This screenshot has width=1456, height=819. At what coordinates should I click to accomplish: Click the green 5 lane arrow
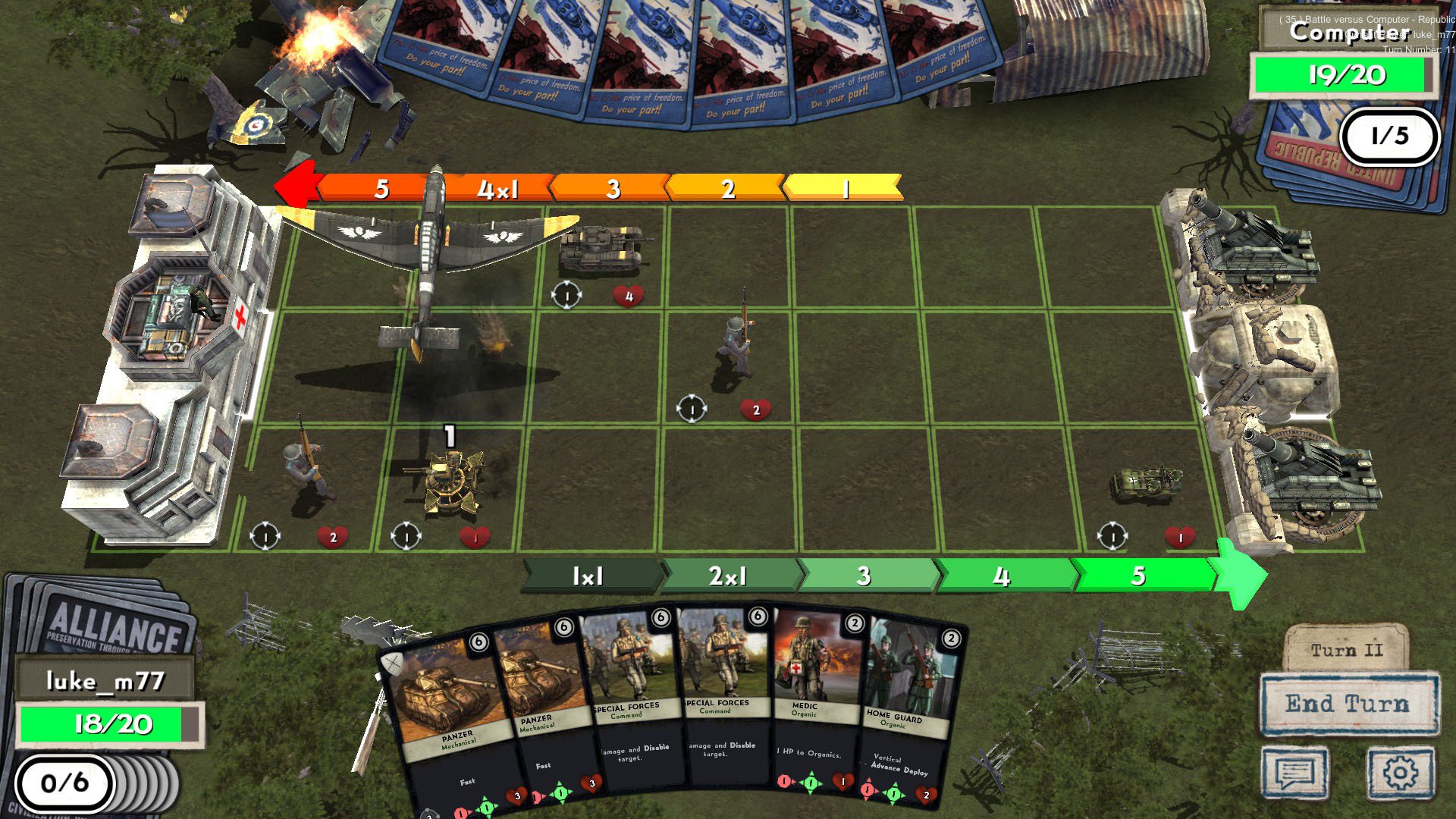tap(1137, 576)
